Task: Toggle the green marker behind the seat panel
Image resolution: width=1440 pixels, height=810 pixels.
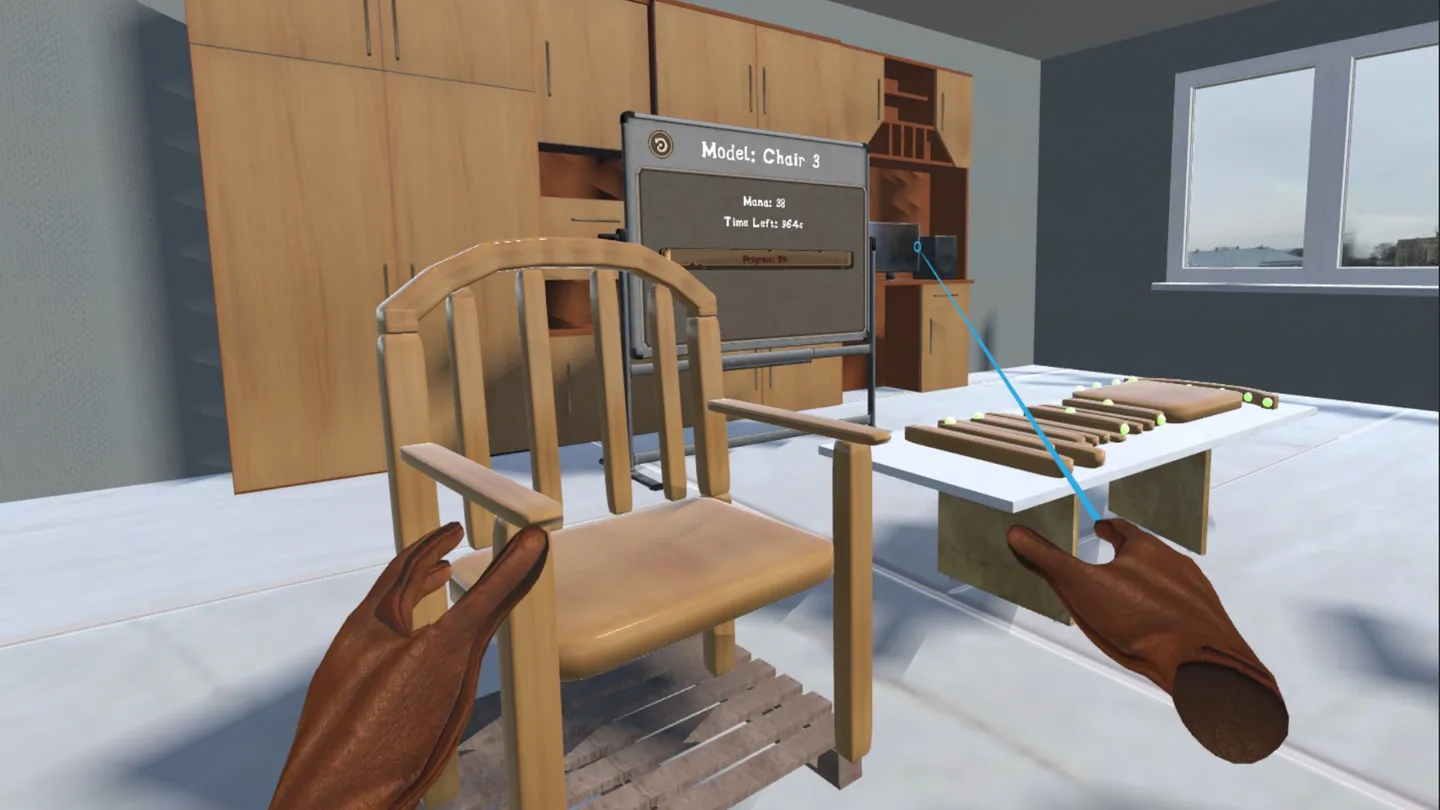Action: [x=1190, y=385]
